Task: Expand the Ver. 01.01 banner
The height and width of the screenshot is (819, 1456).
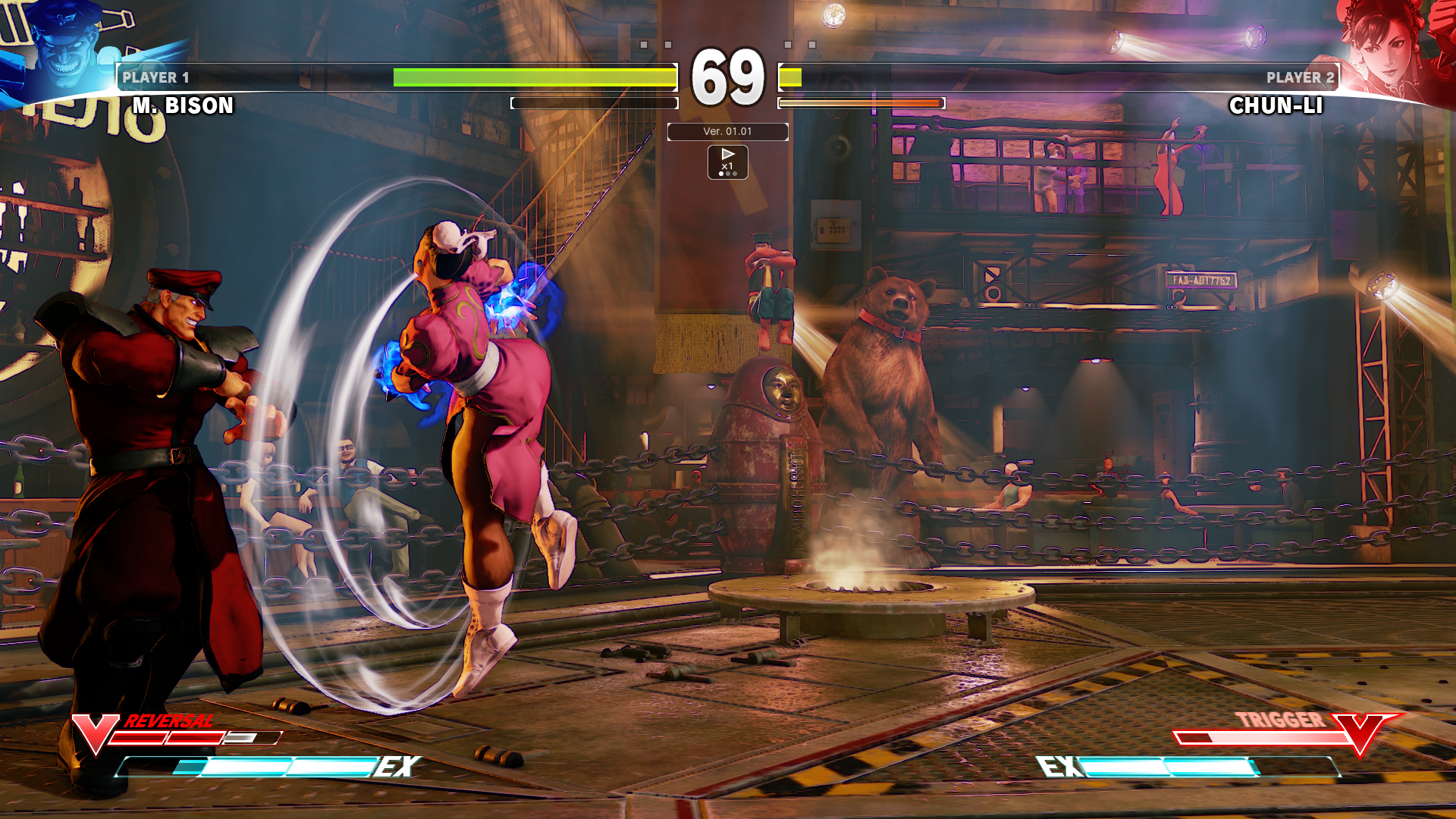Action: [727, 131]
